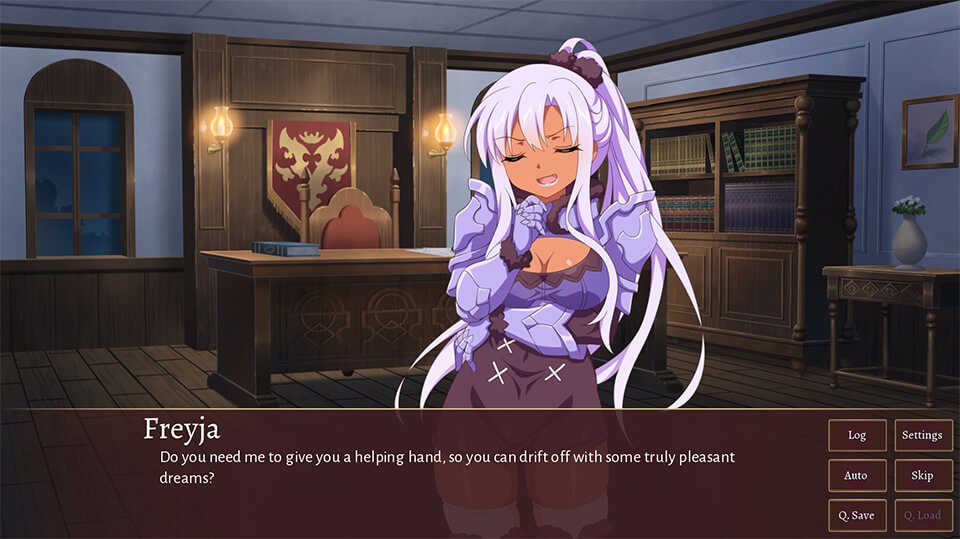Screen dimensions: 960x539
Task: Quick save with Q. Save
Action: click(x=857, y=515)
